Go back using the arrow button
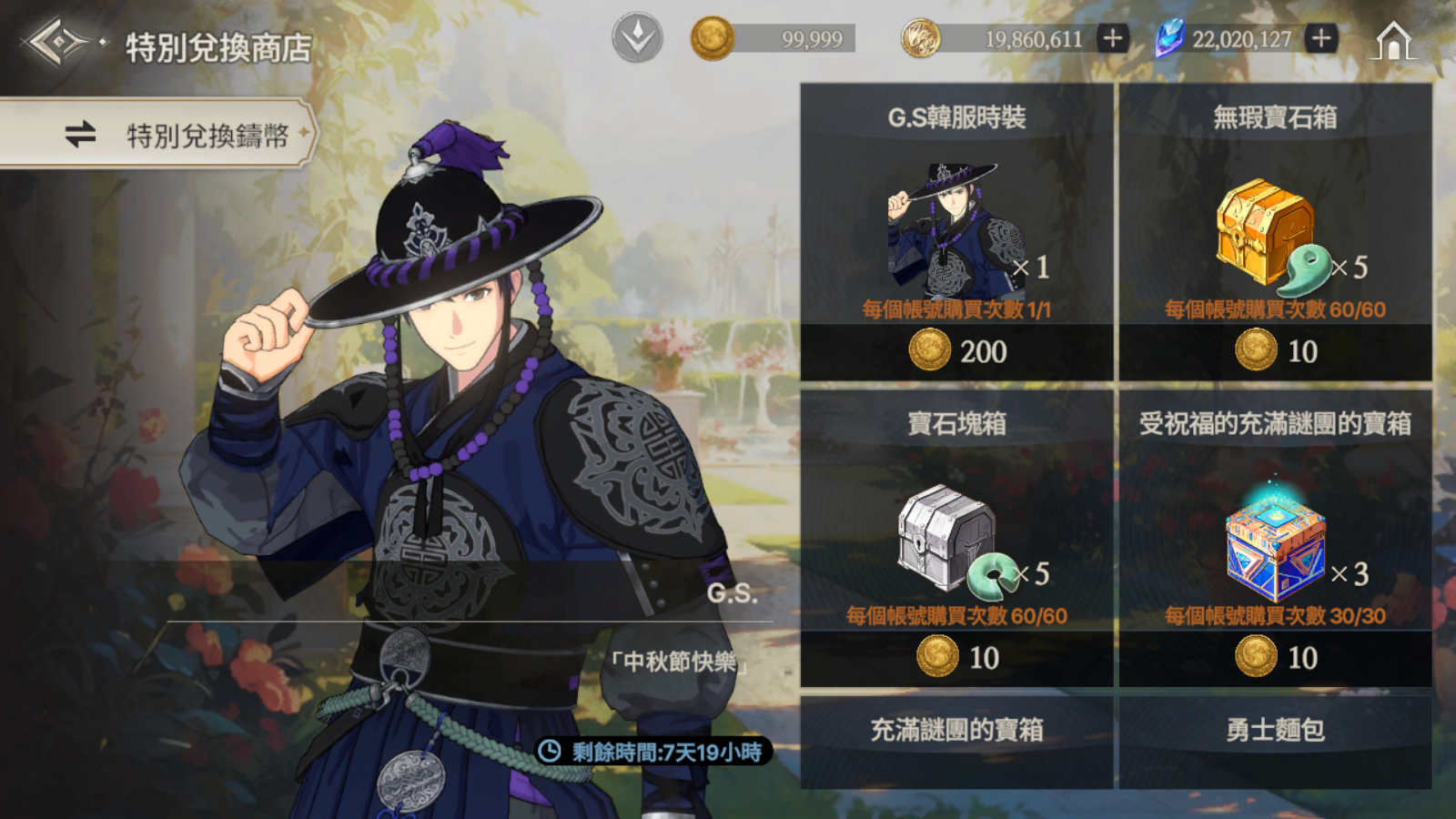Screen dimensions: 1456x819 pyautogui.click(x=57, y=43)
